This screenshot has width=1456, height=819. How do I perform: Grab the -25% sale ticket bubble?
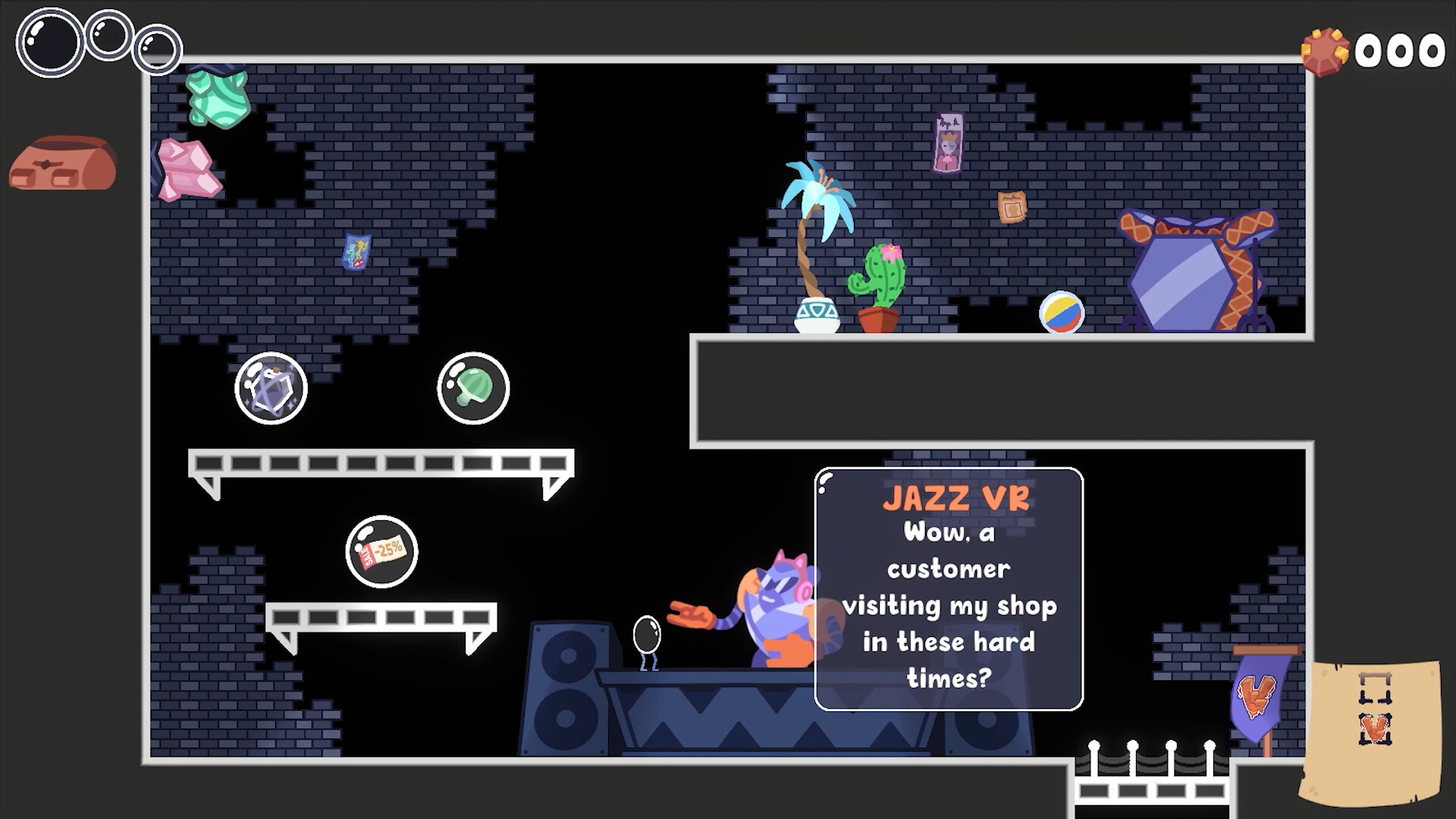click(383, 552)
